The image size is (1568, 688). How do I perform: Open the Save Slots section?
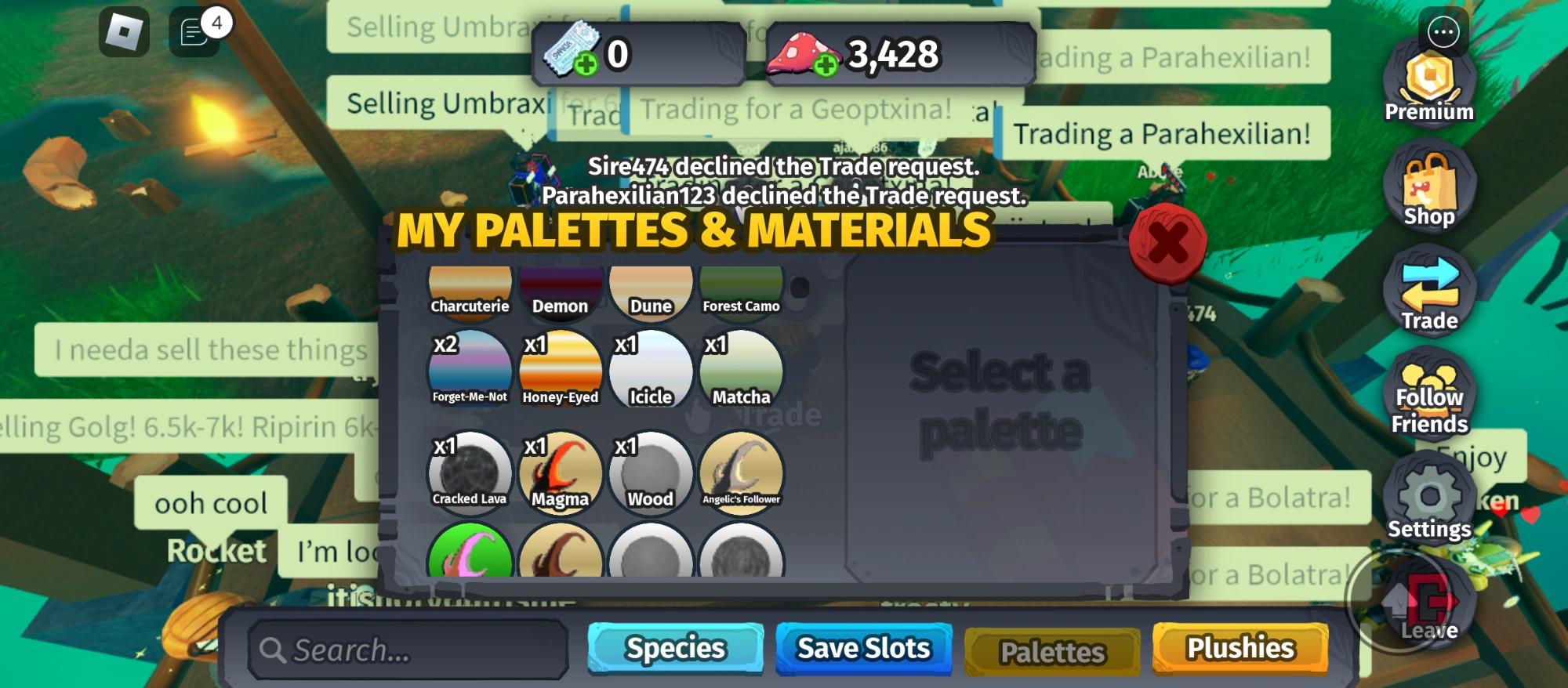click(x=863, y=647)
